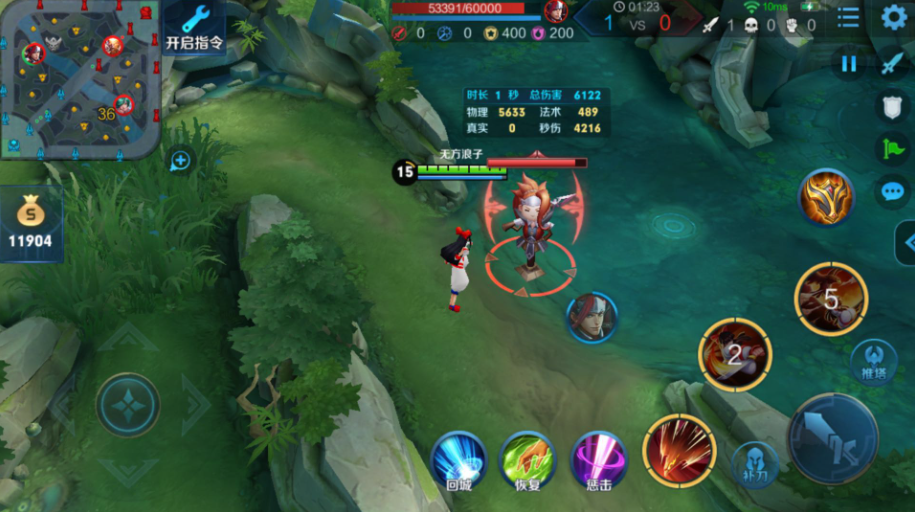915x512 pixels.
Task: Use the 恢复 restore spell
Action: [x=527, y=460]
